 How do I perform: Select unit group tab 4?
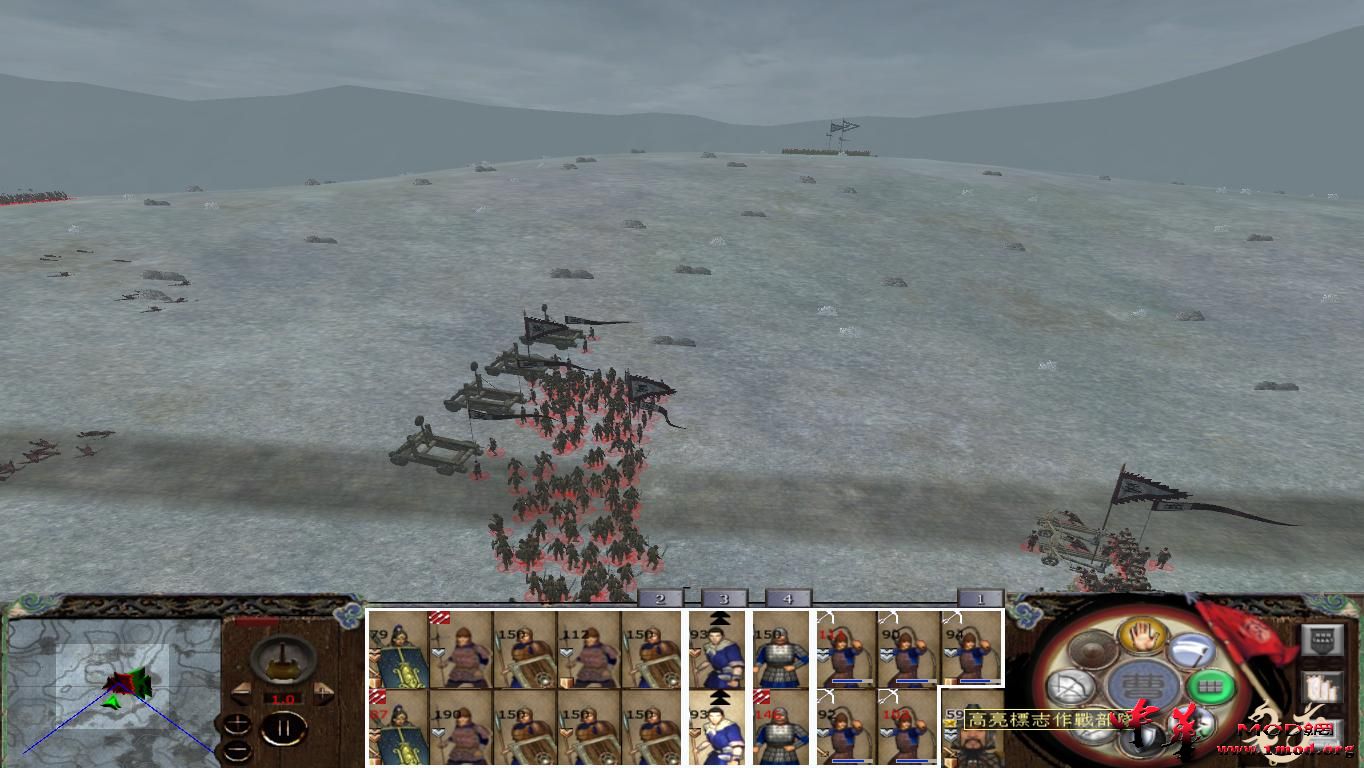tap(787, 598)
